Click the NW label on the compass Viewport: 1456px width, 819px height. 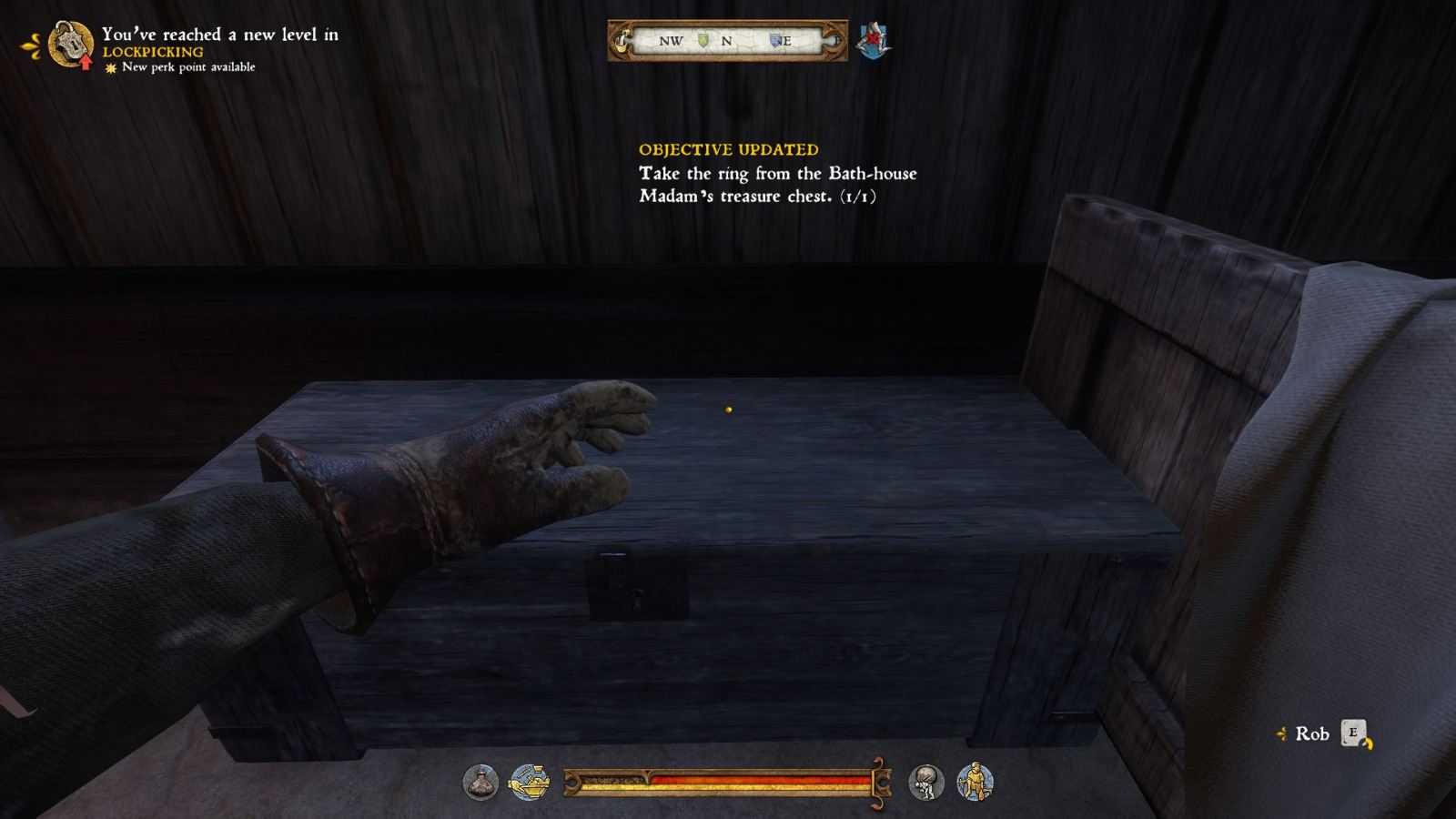(x=671, y=40)
